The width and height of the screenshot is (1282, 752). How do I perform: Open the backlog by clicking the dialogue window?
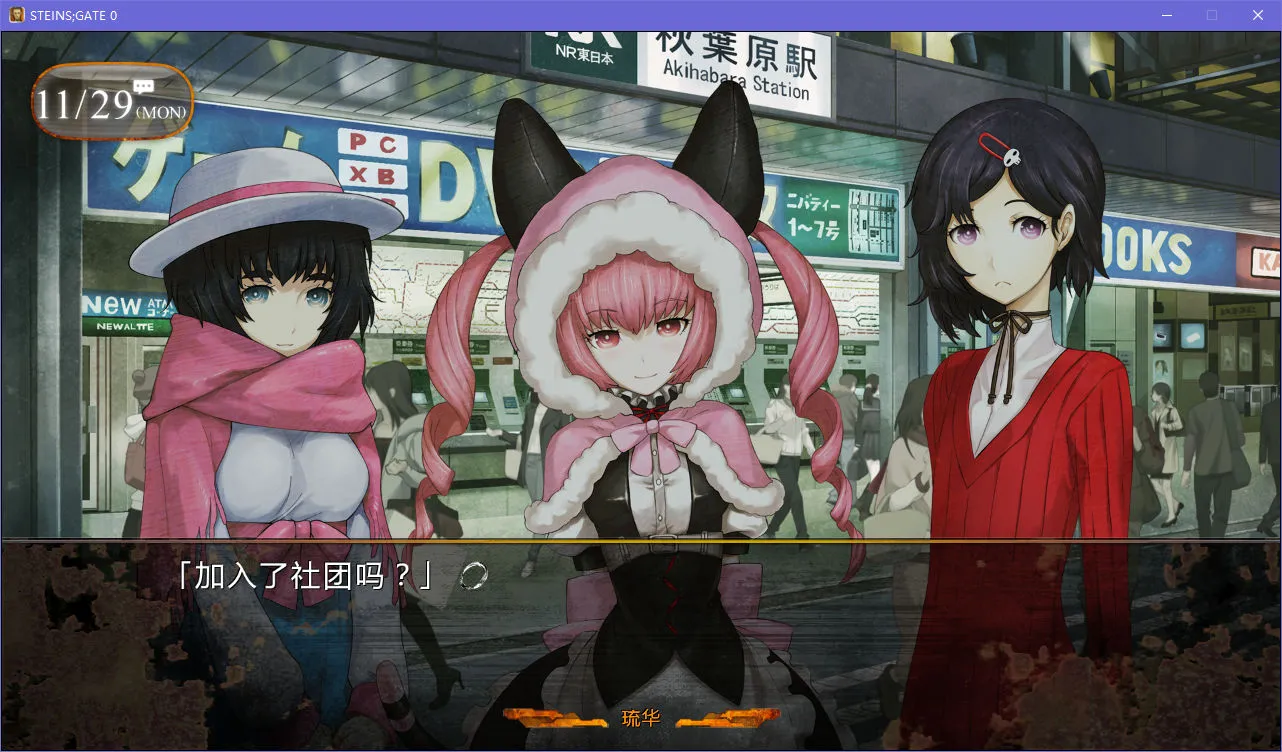coord(640,640)
